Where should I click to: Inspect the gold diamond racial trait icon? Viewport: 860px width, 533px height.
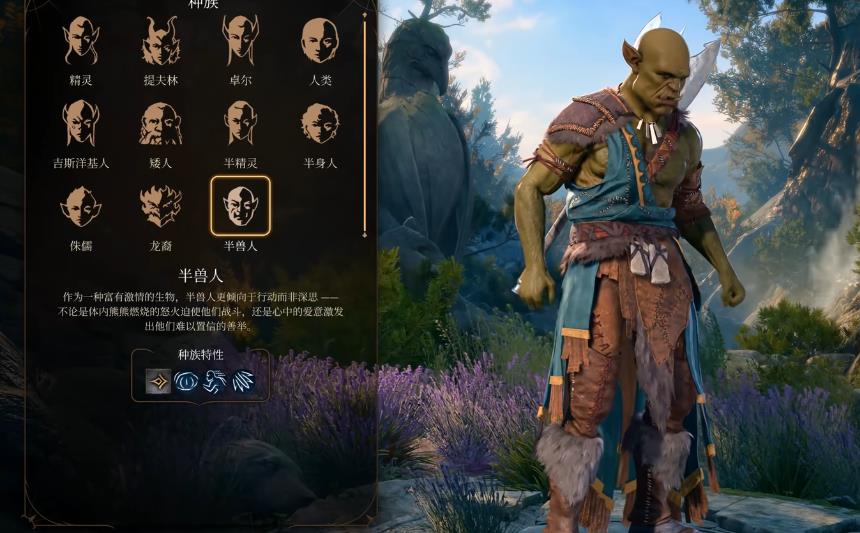click(x=158, y=381)
